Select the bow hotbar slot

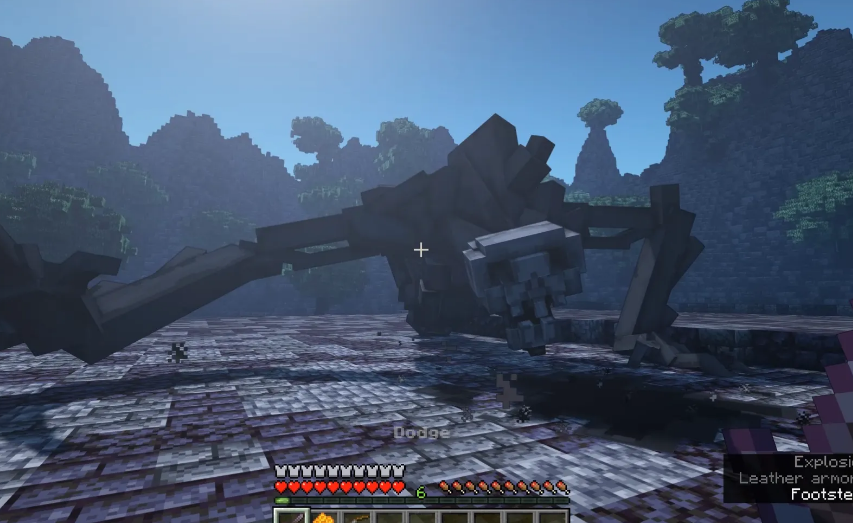click(357, 517)
